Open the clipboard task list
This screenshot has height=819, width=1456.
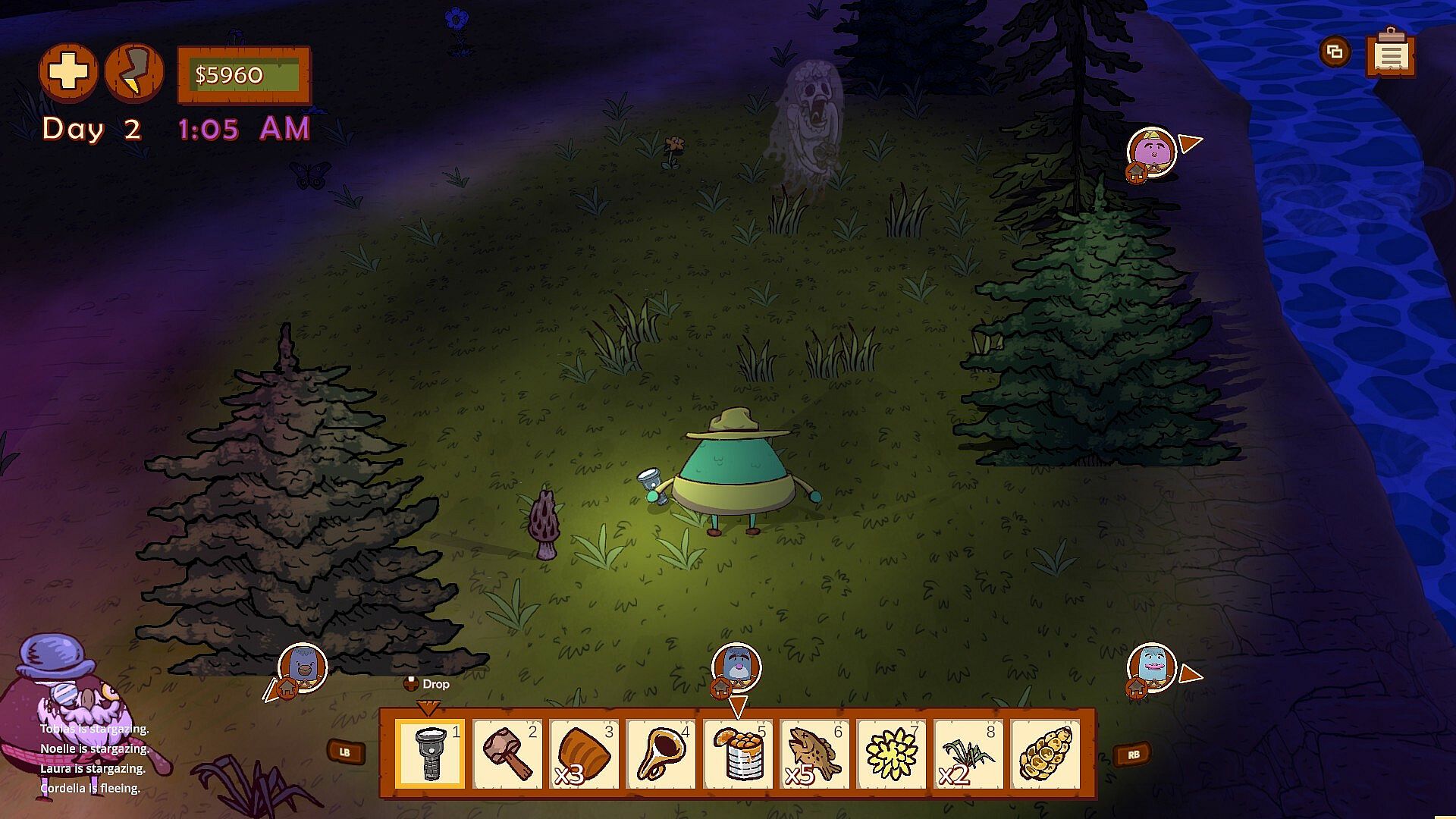click(x=1391, y=53)
